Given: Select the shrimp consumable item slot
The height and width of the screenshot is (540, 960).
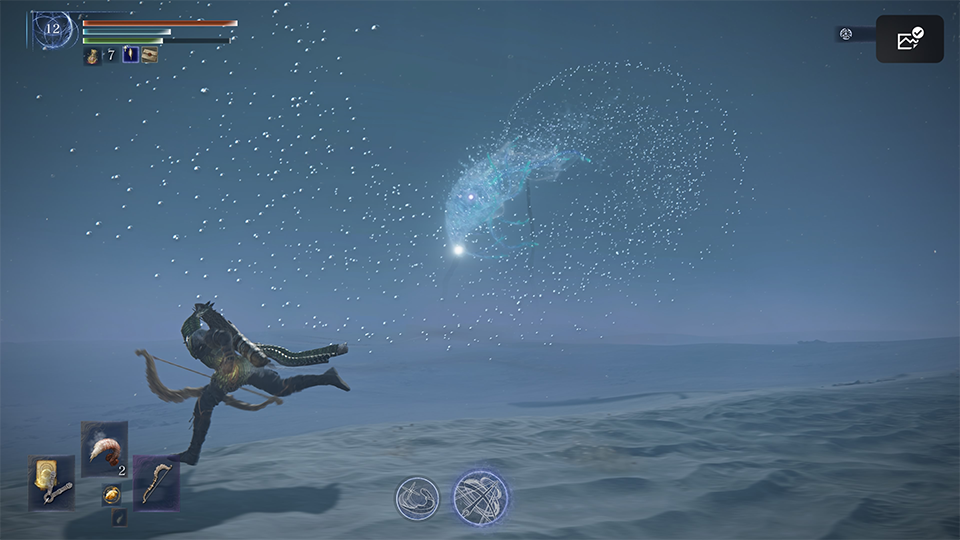Looking at the screenshot, I should coord(104,449).
